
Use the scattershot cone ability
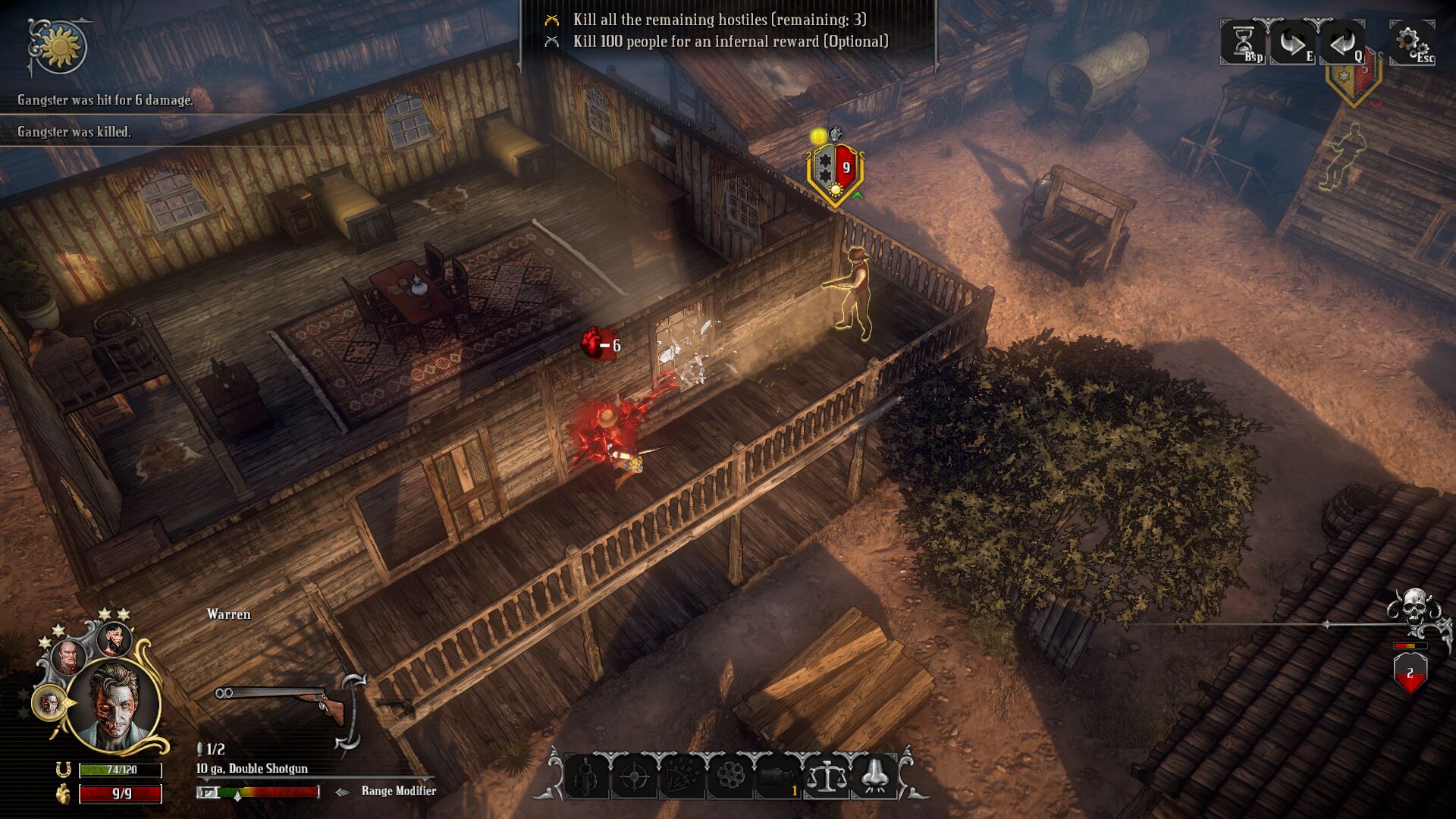click(682, 777)
